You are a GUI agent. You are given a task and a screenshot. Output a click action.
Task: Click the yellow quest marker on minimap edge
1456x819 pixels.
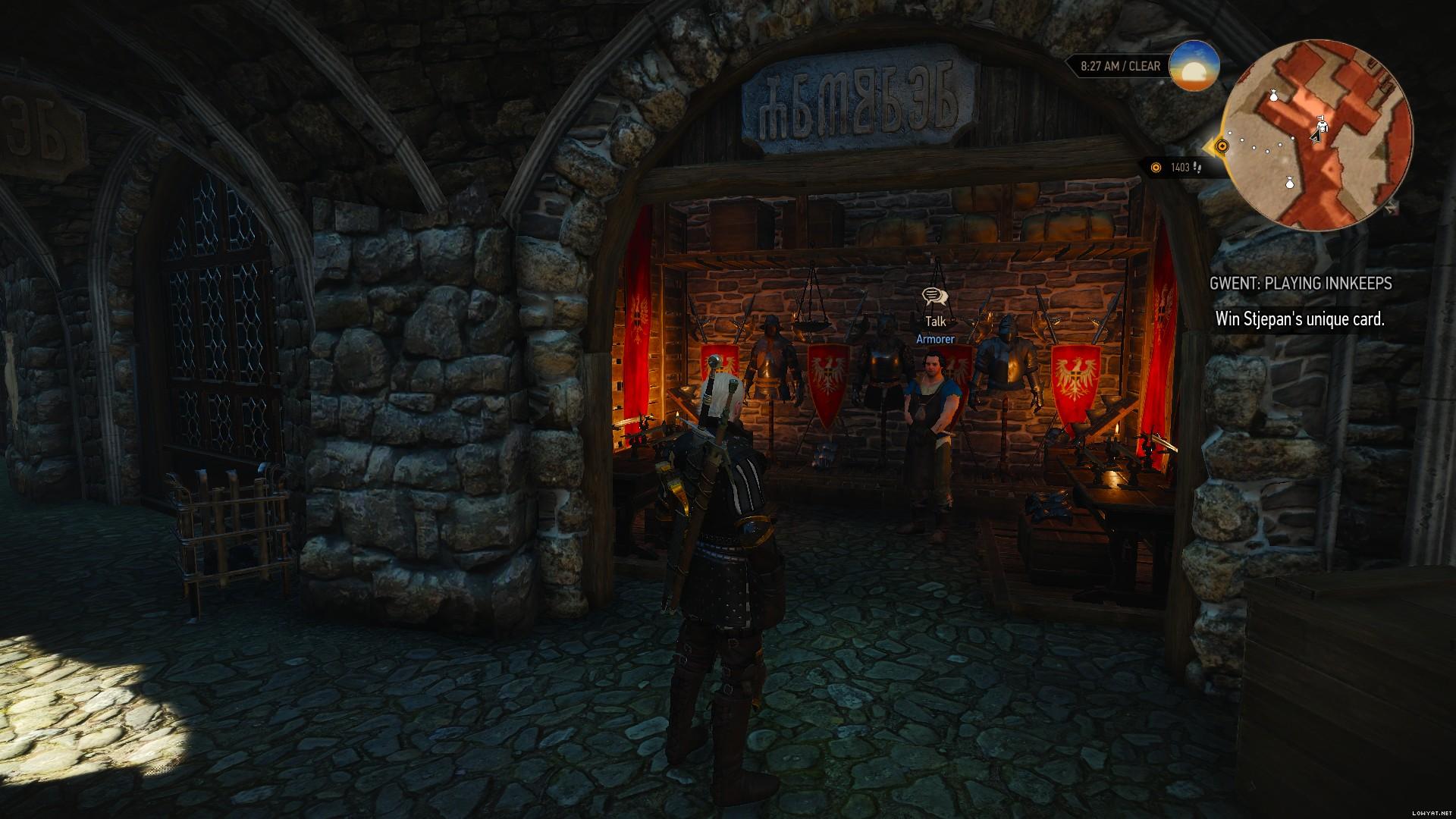(1221, 146)
